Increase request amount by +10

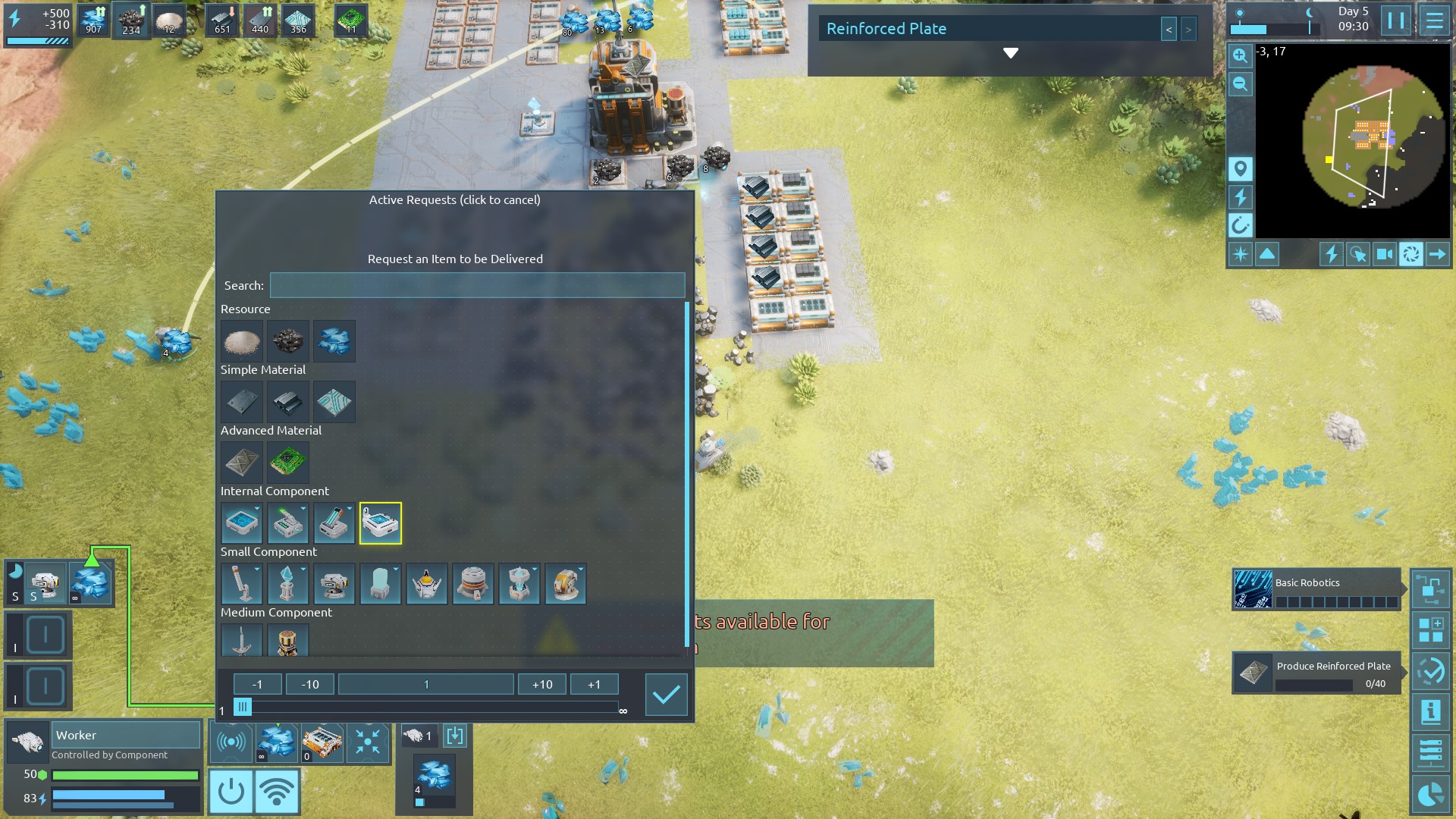tap(542, 684)
